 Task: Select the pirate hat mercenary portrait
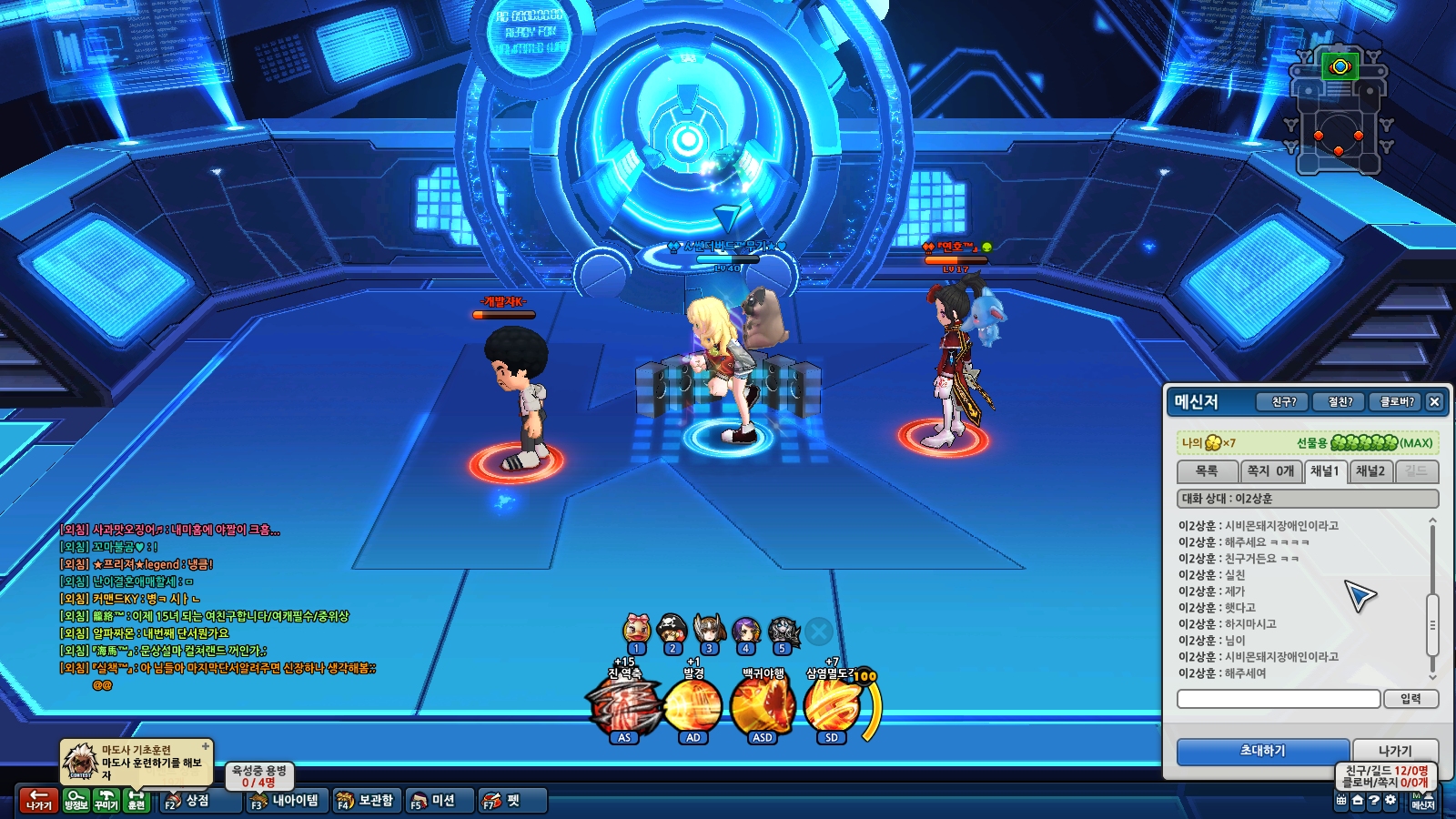[672, 630]
